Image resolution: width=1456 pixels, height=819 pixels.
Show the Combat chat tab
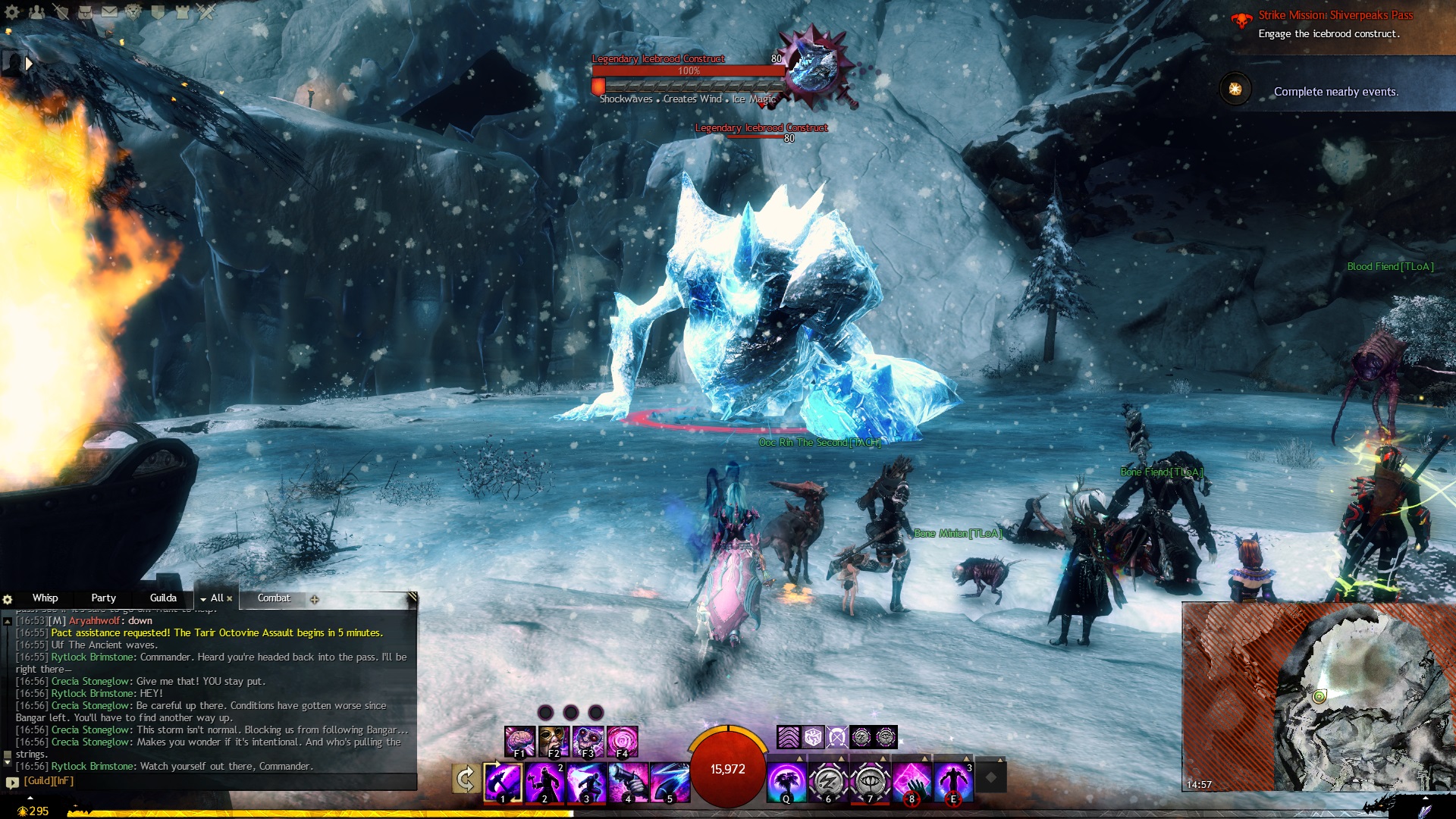pos(273,598)
